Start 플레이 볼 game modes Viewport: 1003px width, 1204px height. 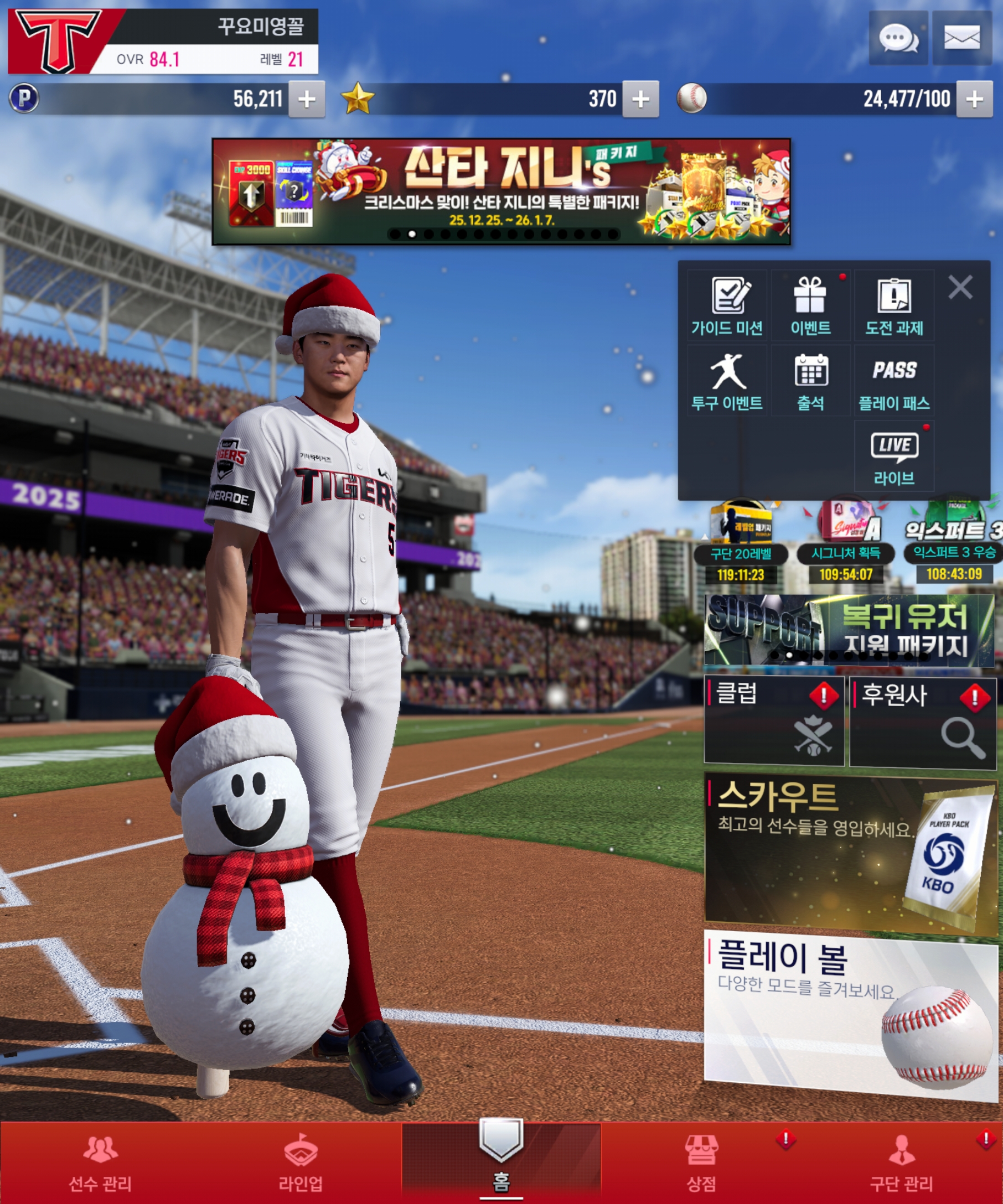pos(850,1014)
